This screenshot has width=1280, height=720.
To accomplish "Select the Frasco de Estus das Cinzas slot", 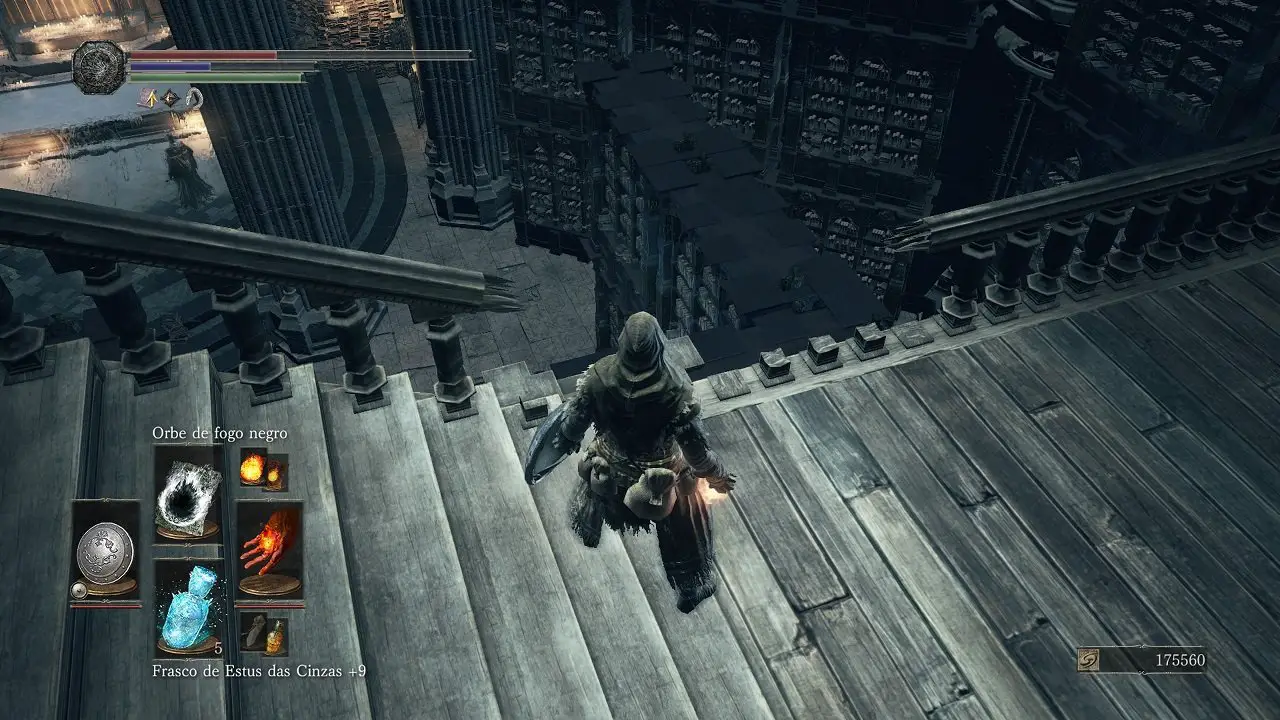I will 189,607.
